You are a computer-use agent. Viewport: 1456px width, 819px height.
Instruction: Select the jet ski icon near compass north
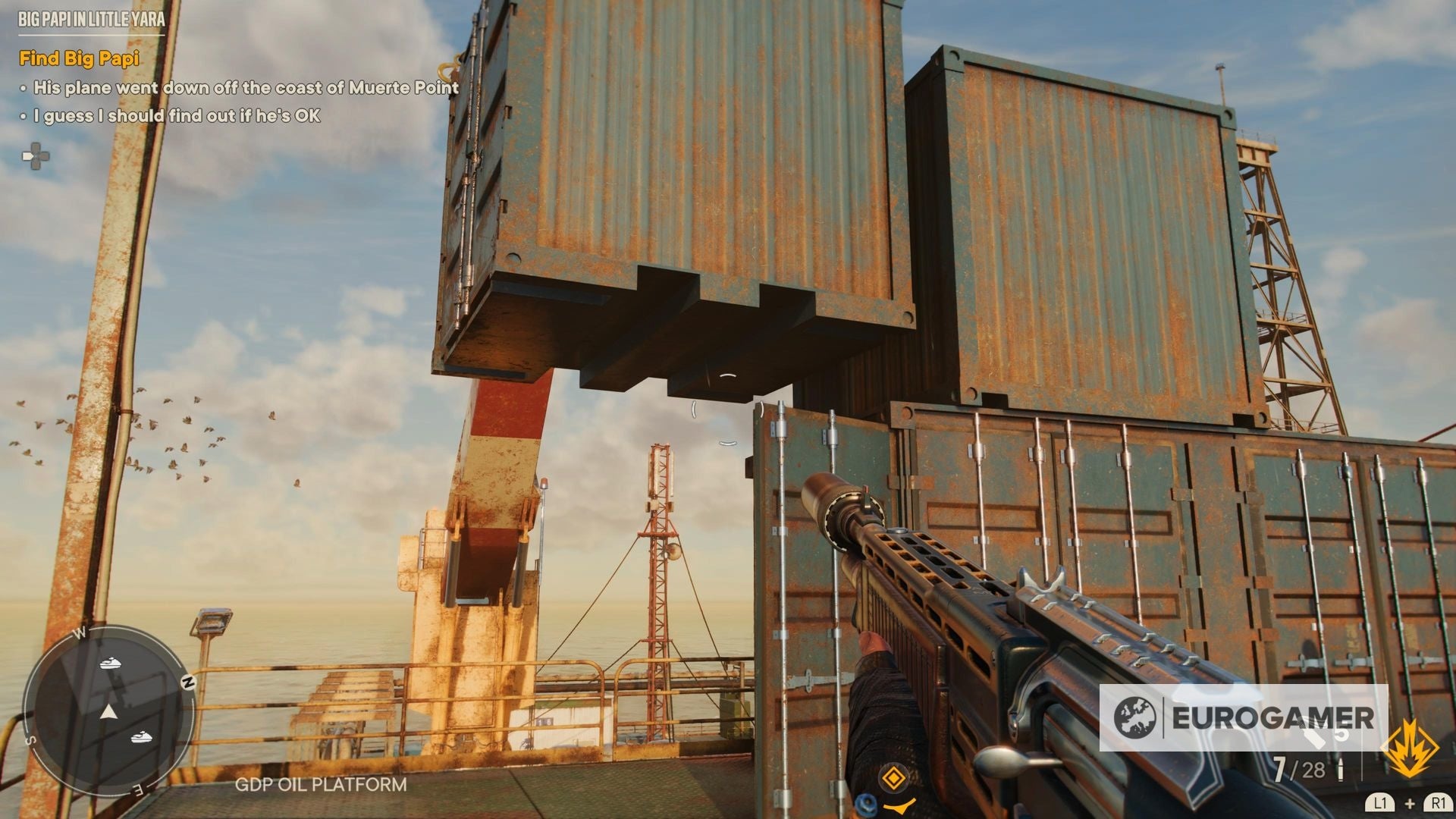pos(108,663)
